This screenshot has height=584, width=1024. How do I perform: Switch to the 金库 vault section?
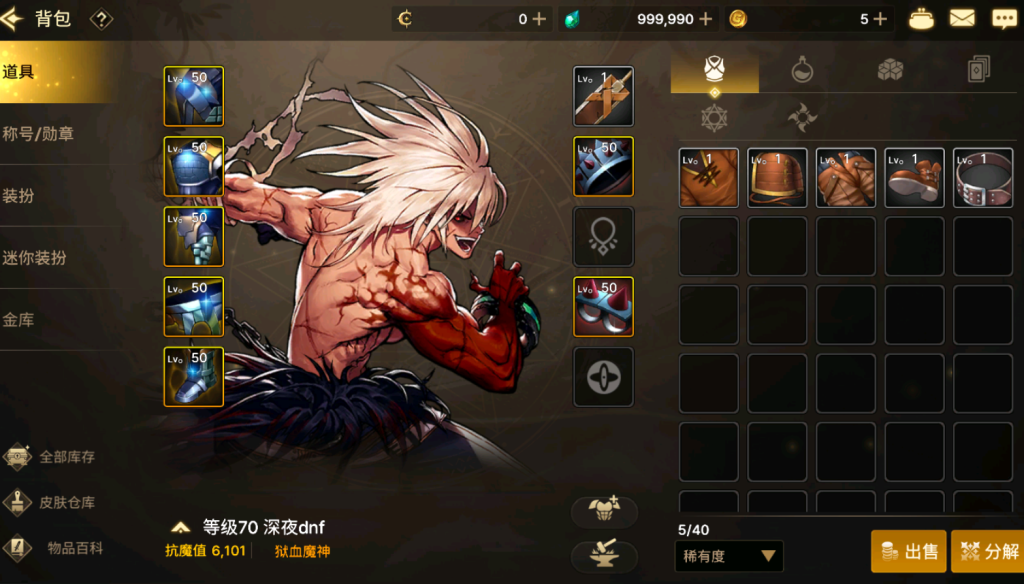point(20,320)
